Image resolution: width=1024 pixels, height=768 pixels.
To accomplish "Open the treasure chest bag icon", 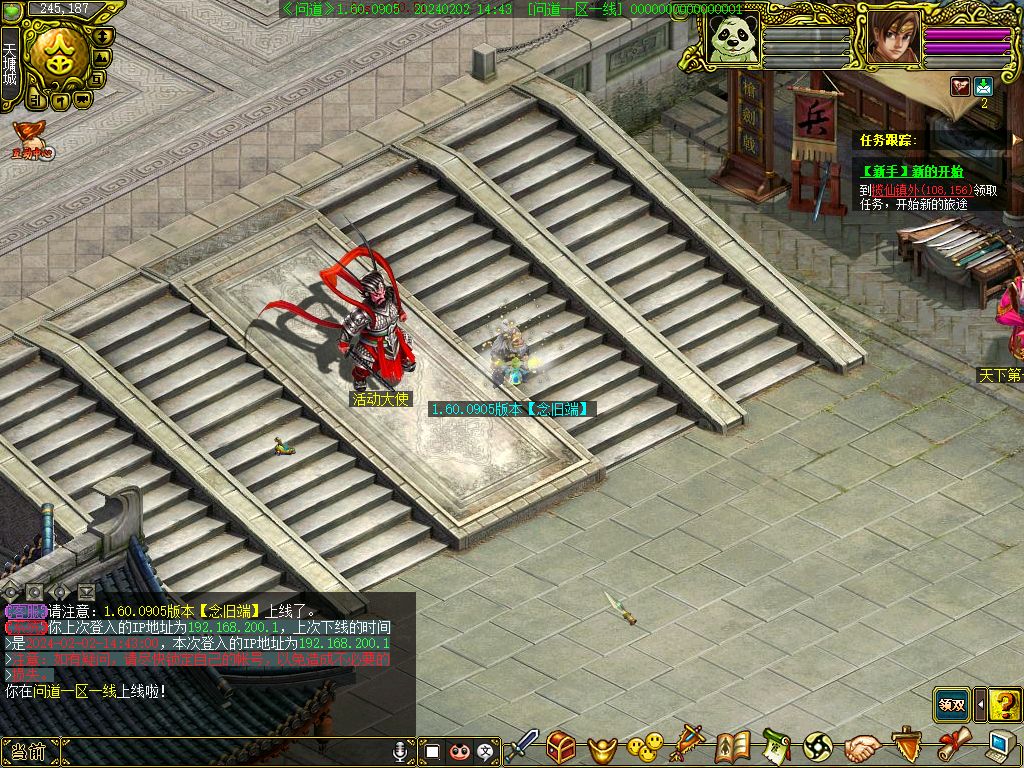I will (x=561, y=746).
